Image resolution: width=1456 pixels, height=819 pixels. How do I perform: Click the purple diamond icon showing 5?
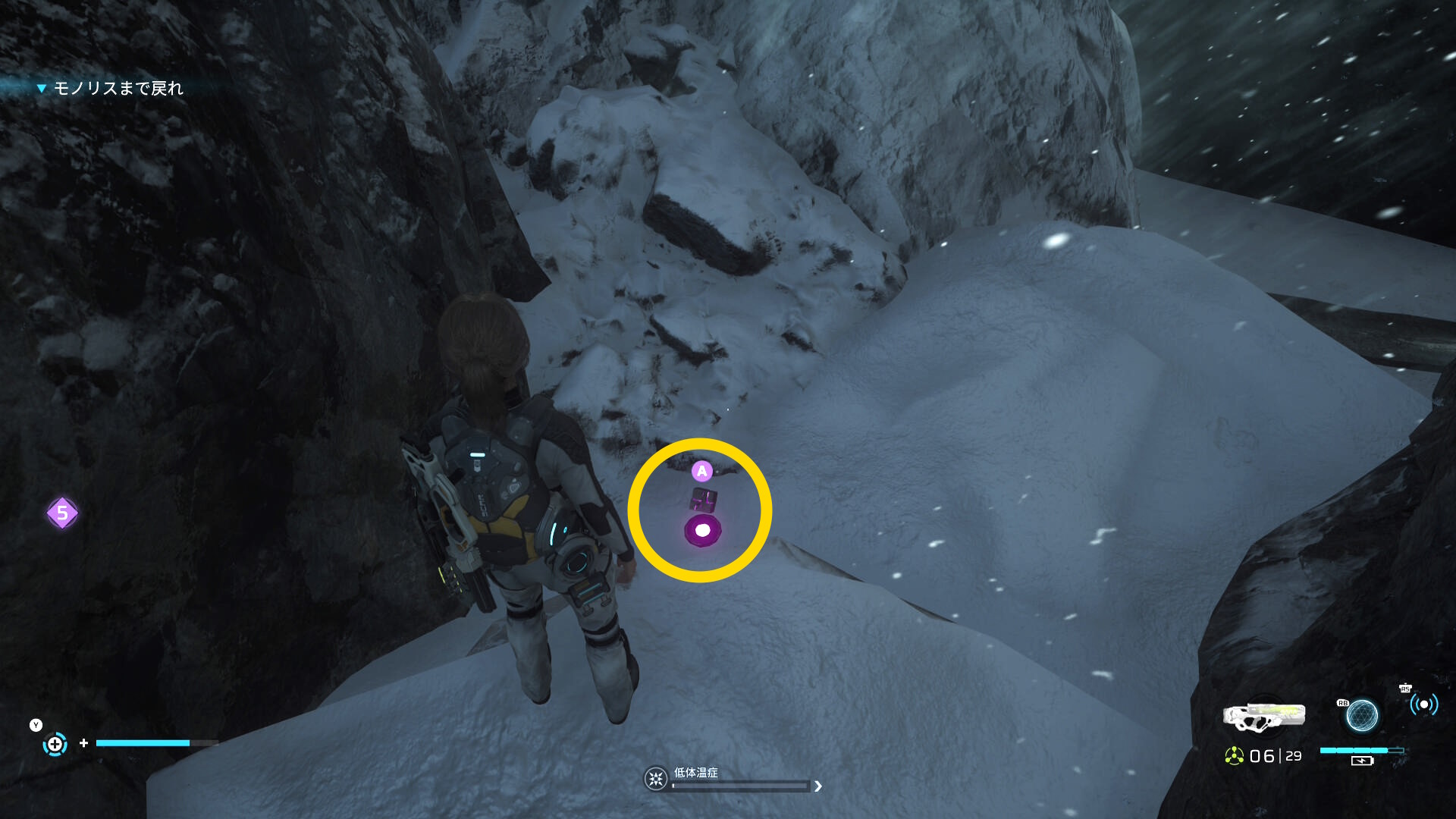pos(62,513)
